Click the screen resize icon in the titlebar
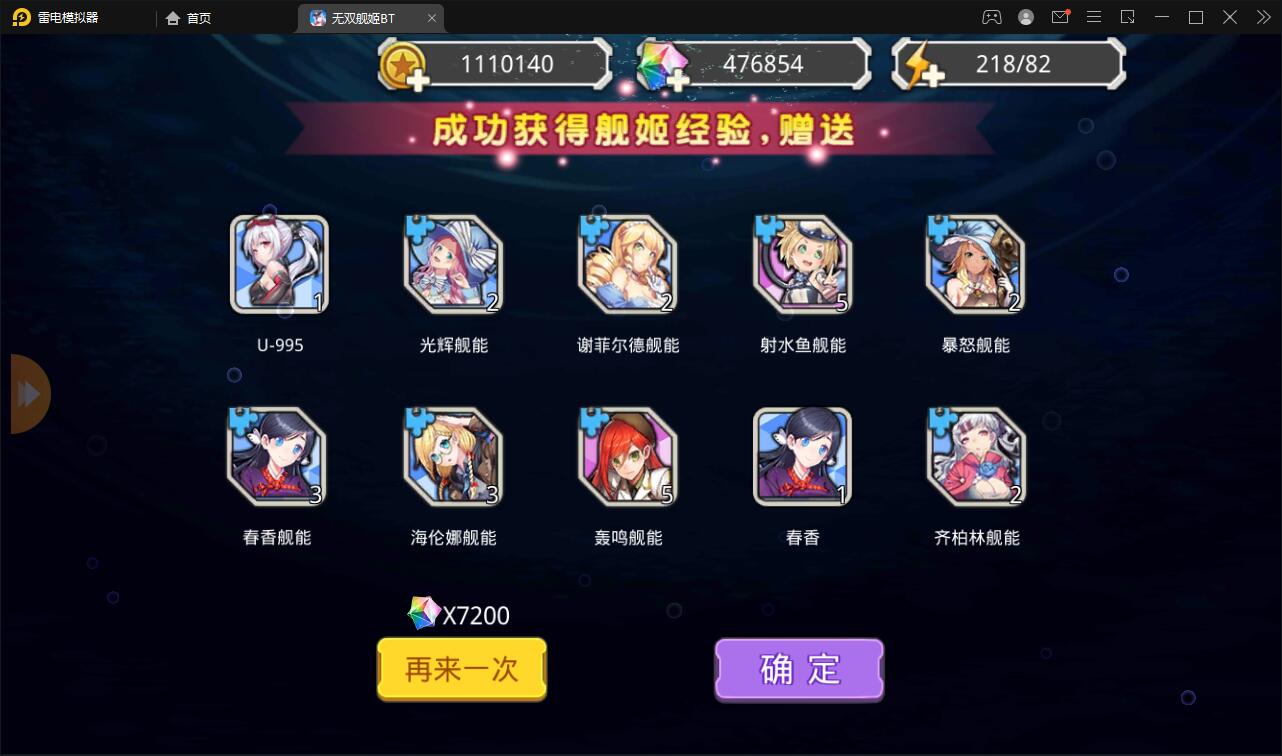This screenshot has height=756, width=1282. pyautogui.click(x=1127, y=17)
